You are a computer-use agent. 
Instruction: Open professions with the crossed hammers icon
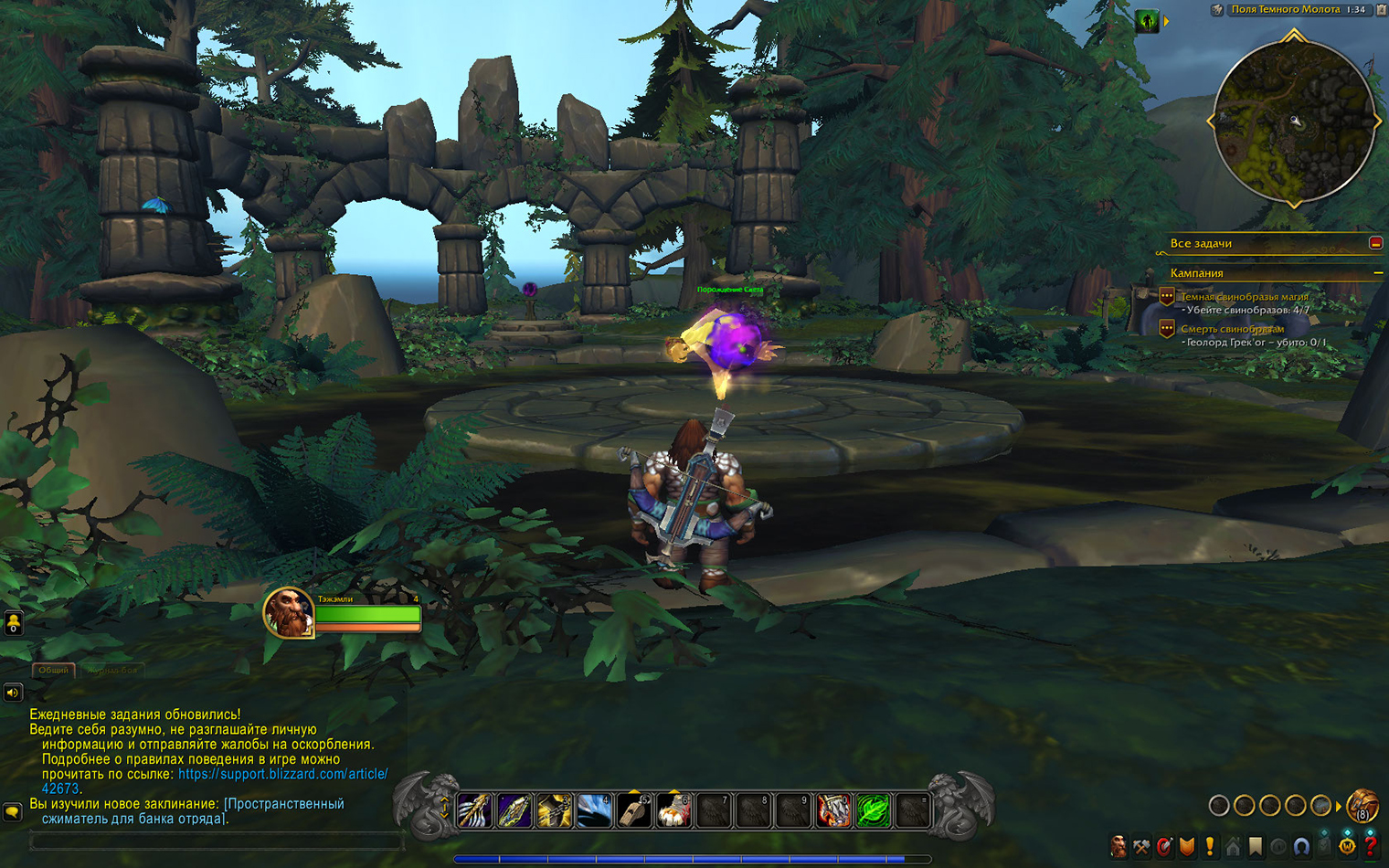pyautogui.click(x=1141, y=847)
